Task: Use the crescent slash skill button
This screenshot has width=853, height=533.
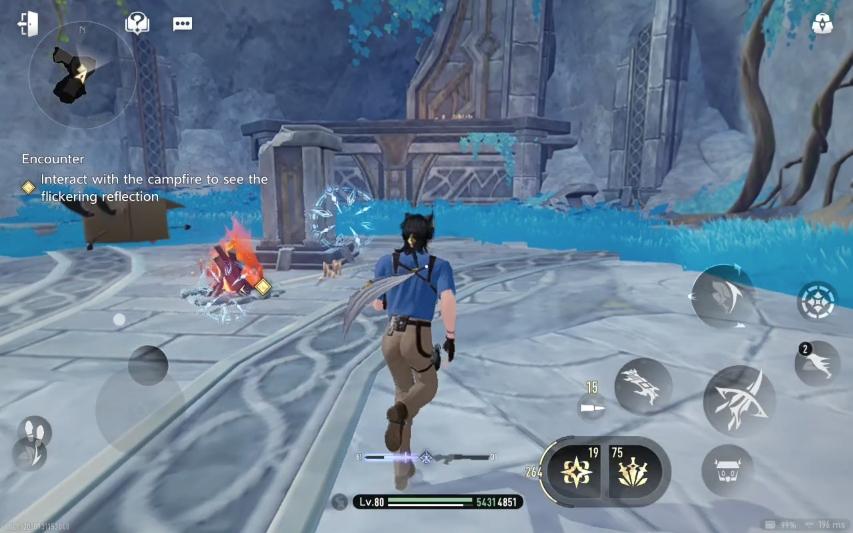Action: [x=721, y=295]
